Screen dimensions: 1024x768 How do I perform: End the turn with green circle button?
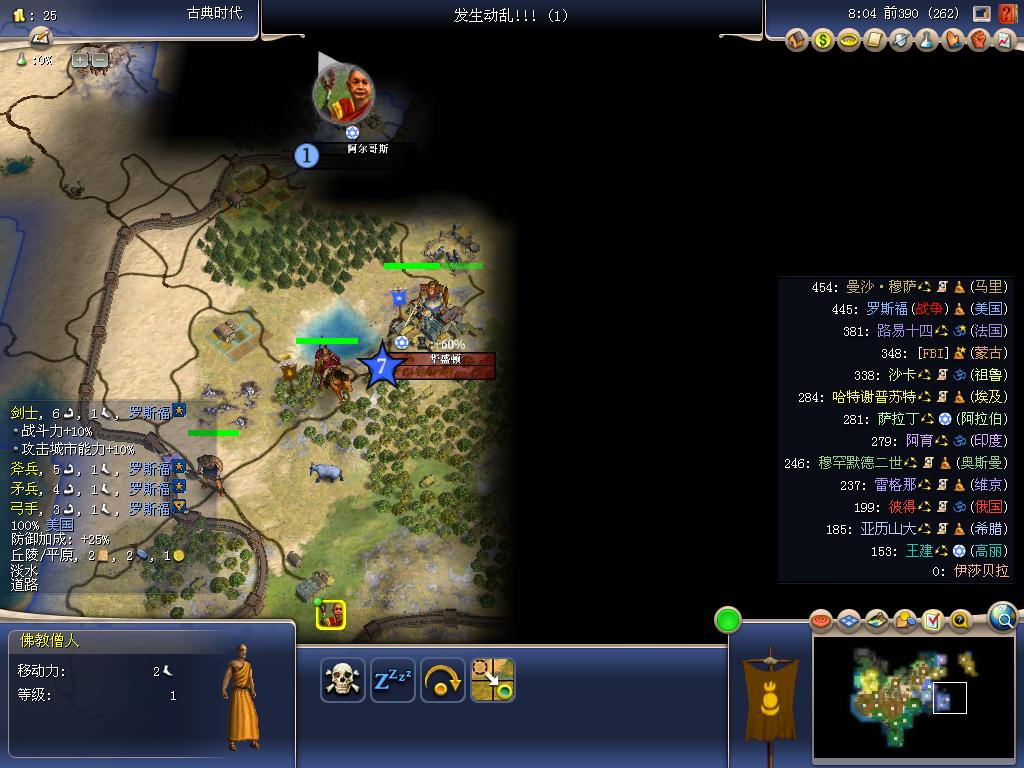(x=728, y=620)
